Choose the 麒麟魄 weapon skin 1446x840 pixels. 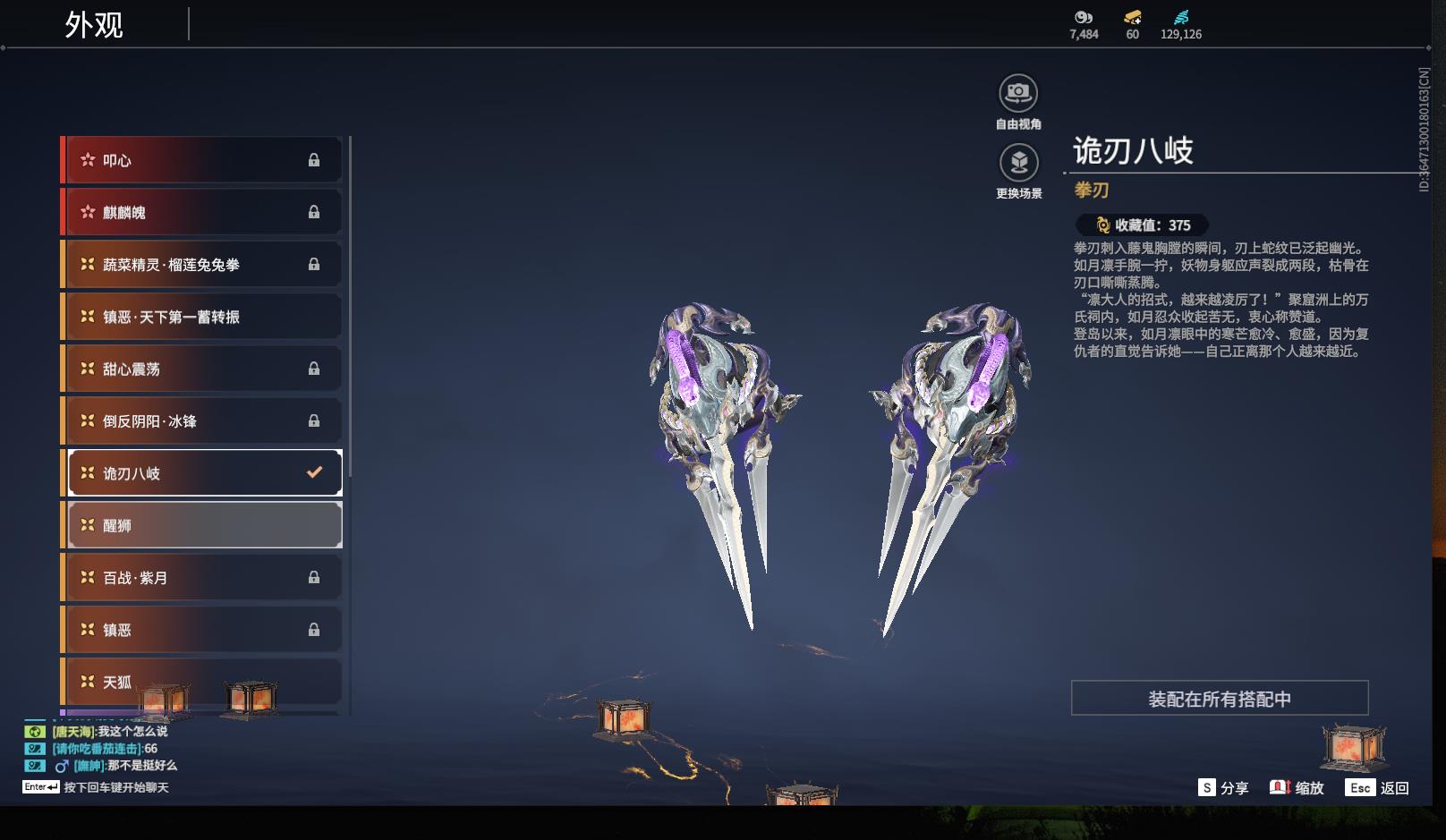202,212
